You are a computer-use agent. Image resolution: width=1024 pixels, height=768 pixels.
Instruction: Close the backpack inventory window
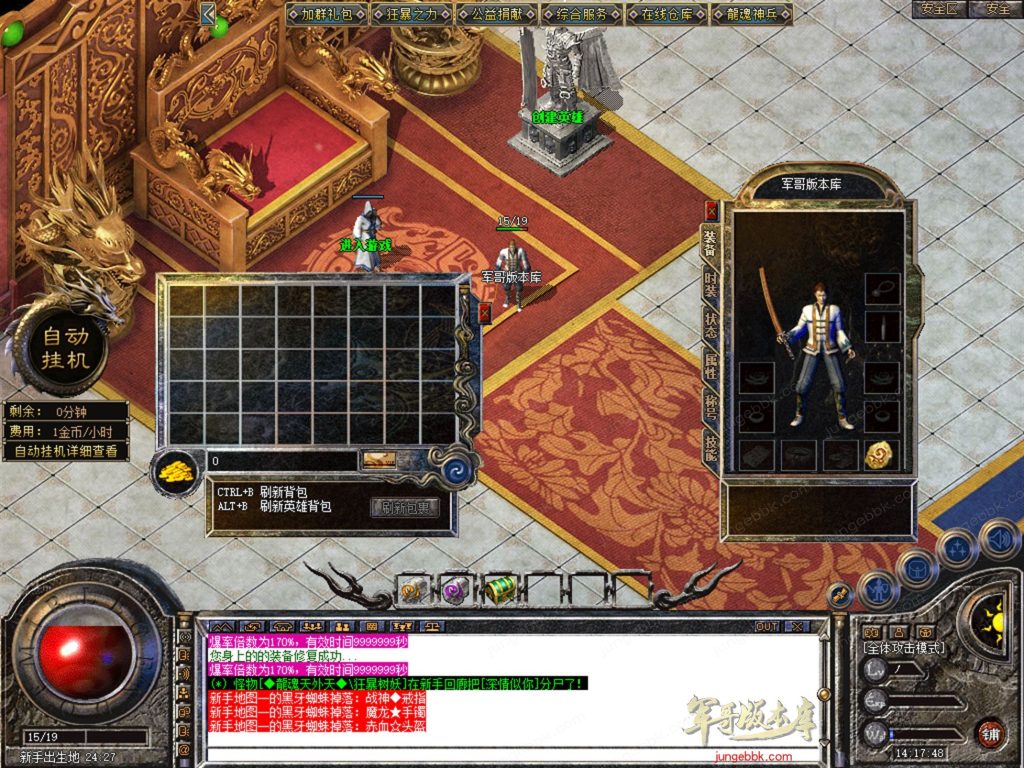tap(485, 313)
